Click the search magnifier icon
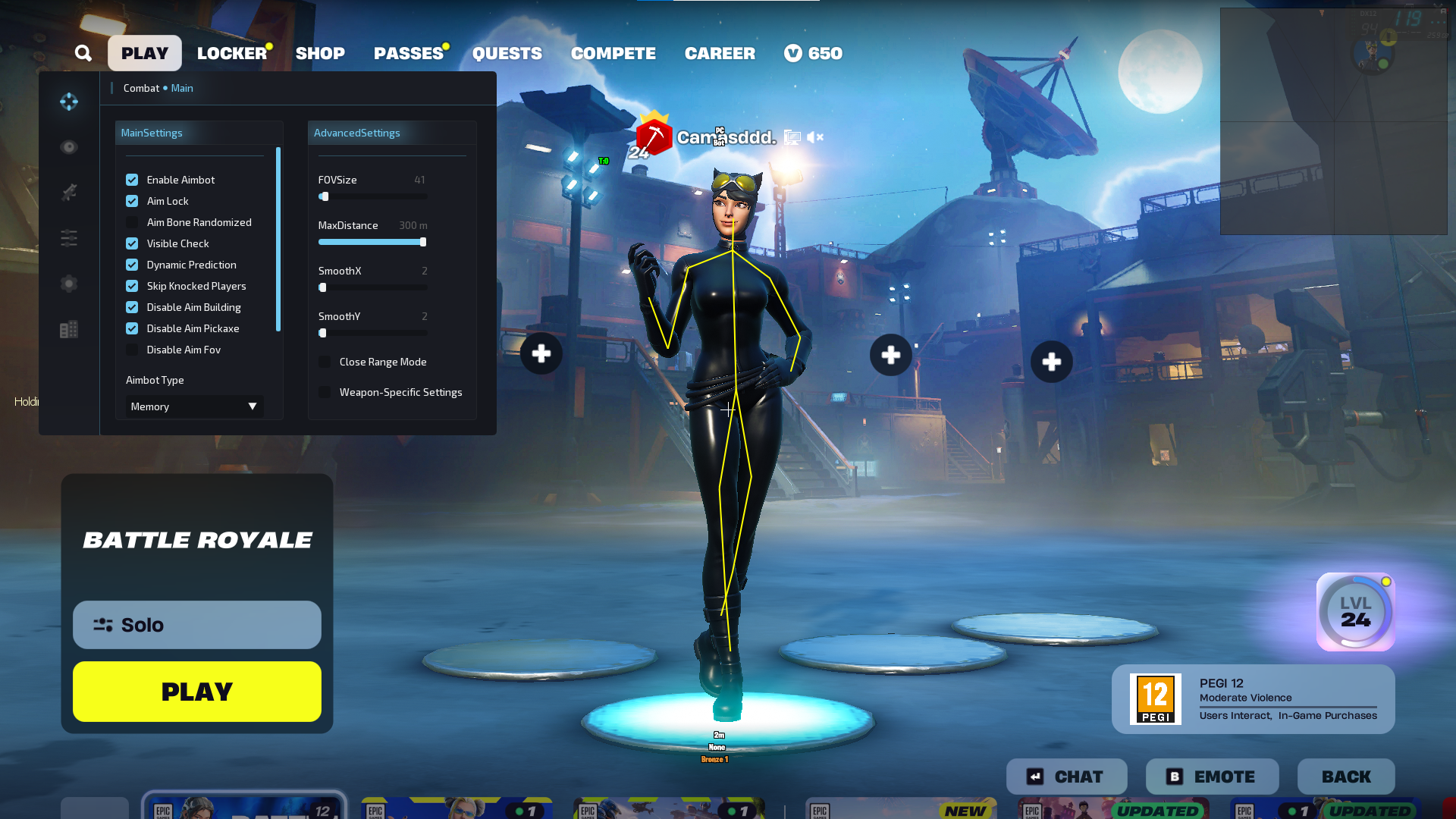 83,53
